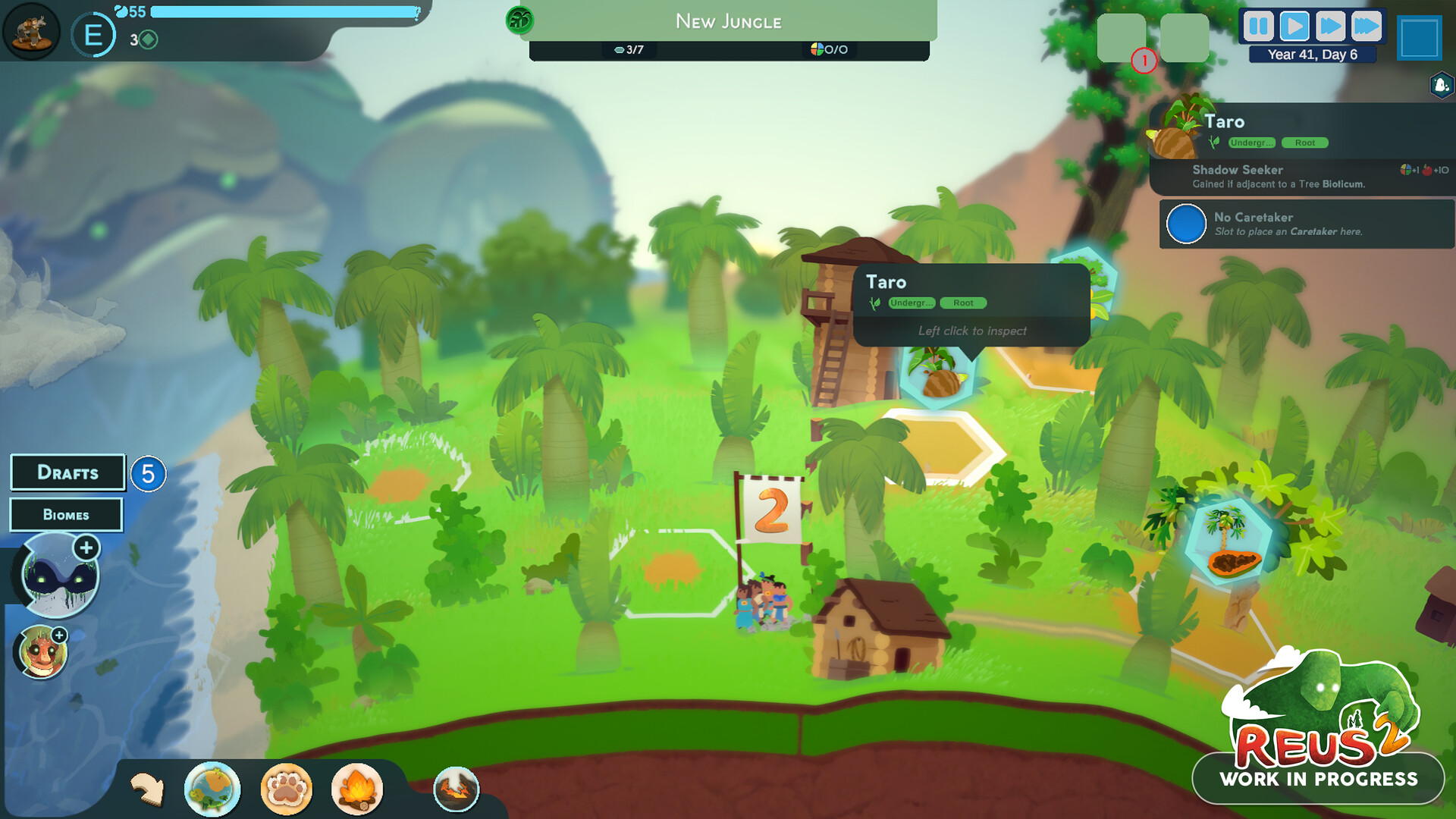1456x819 pixels.
Task: Switch to the New Jungle settlement banner
Action: point(729,22)
